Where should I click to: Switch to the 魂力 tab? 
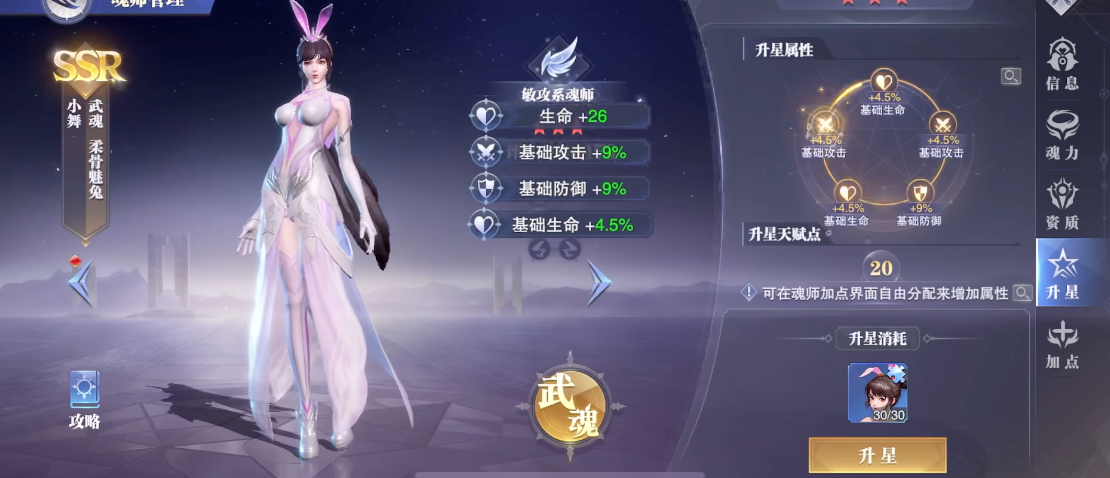point(1062,134)
